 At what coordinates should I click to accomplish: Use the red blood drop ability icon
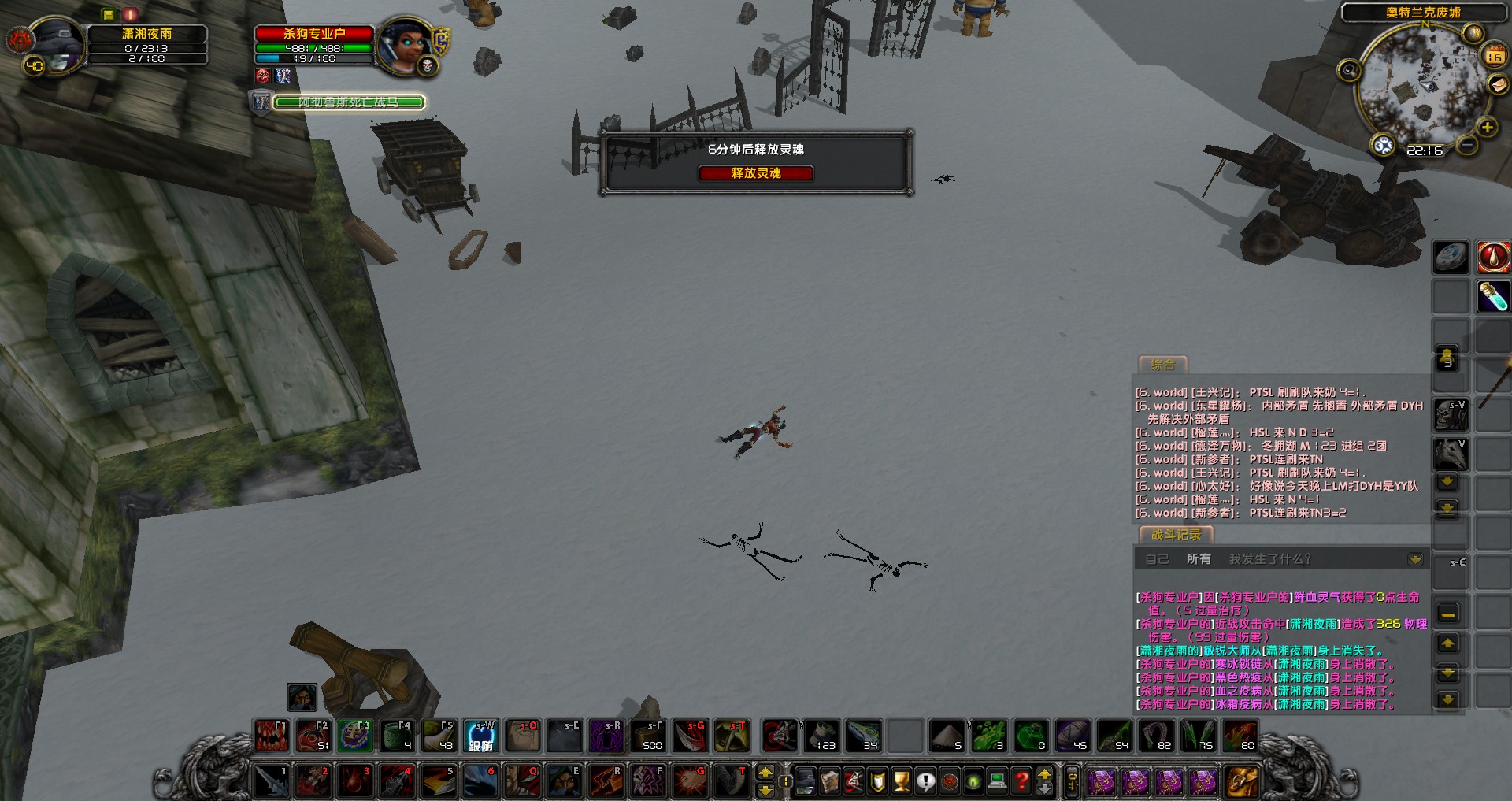tap(1492, 257)
